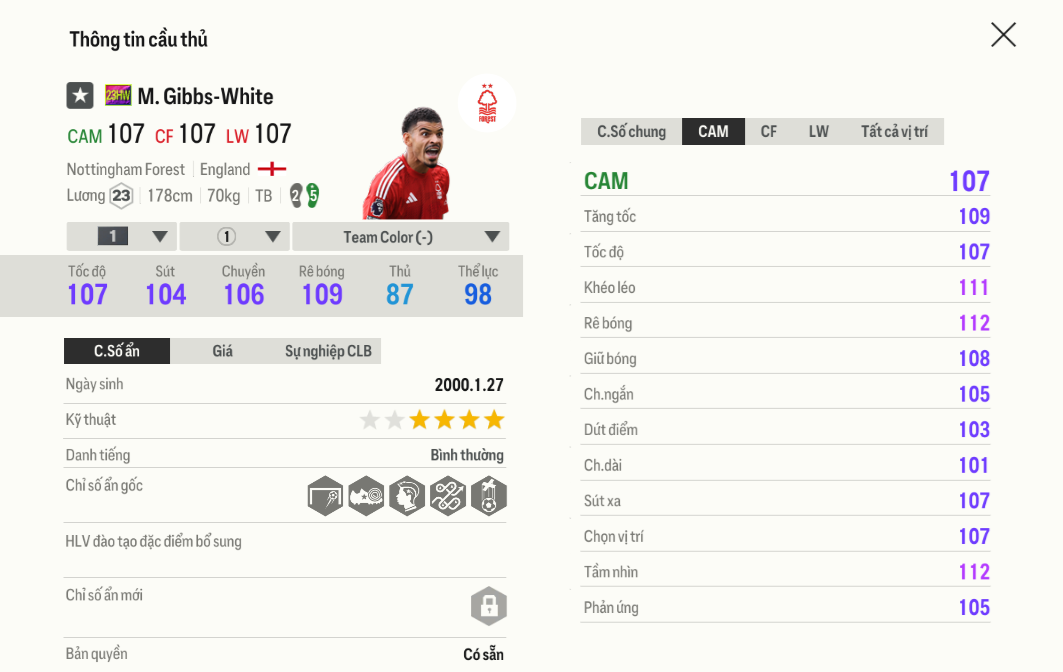The image size is (1063, 672).
Task: Select the middle hidden trait hexagon icon
Action: coord(407,496)
